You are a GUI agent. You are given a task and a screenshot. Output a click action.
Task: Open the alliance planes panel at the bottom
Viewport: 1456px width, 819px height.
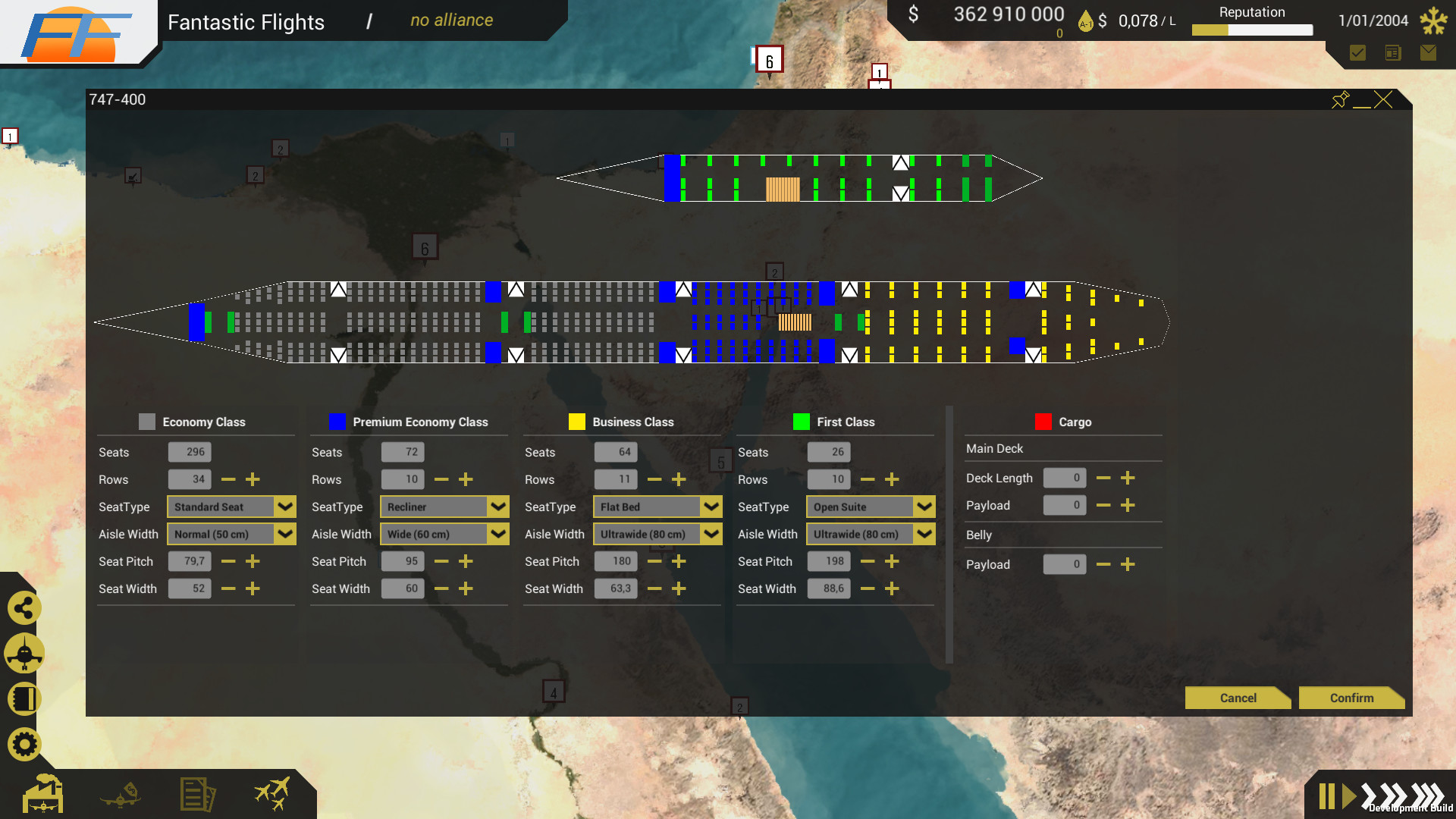tap(272, 794)
